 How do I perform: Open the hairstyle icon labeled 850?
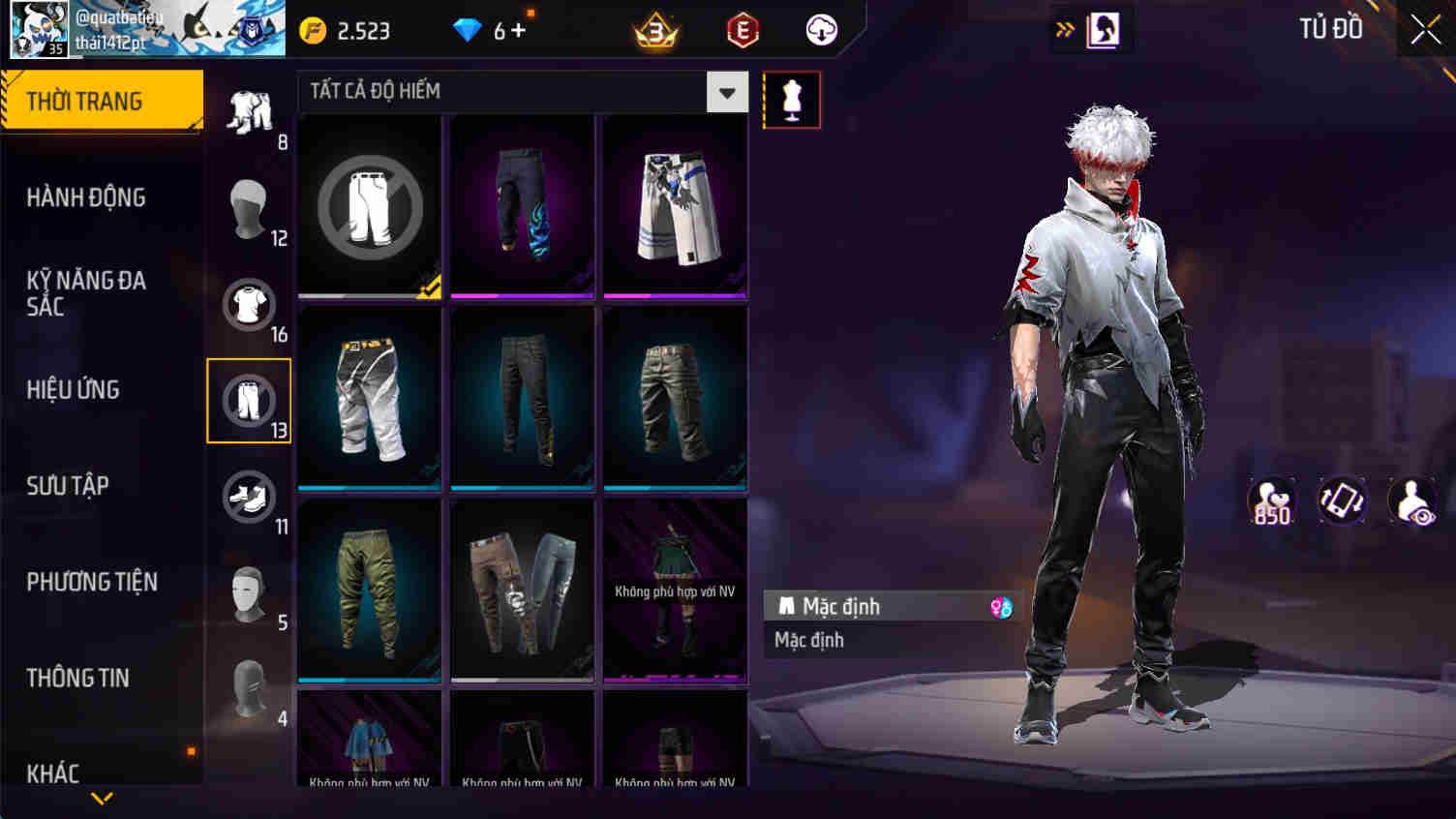click(x=1271, y=500)
